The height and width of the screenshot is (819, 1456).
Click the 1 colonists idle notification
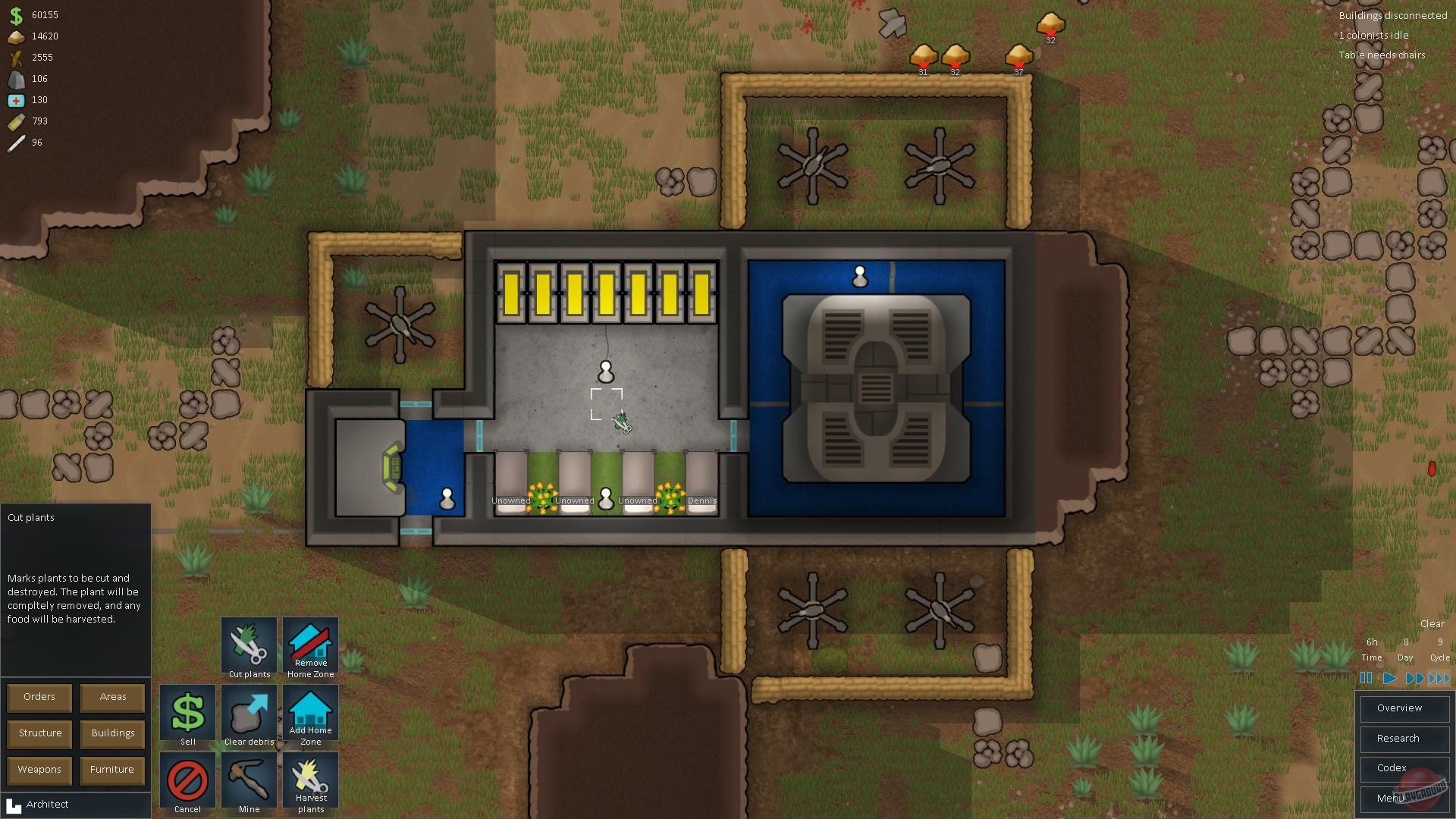1374,35
